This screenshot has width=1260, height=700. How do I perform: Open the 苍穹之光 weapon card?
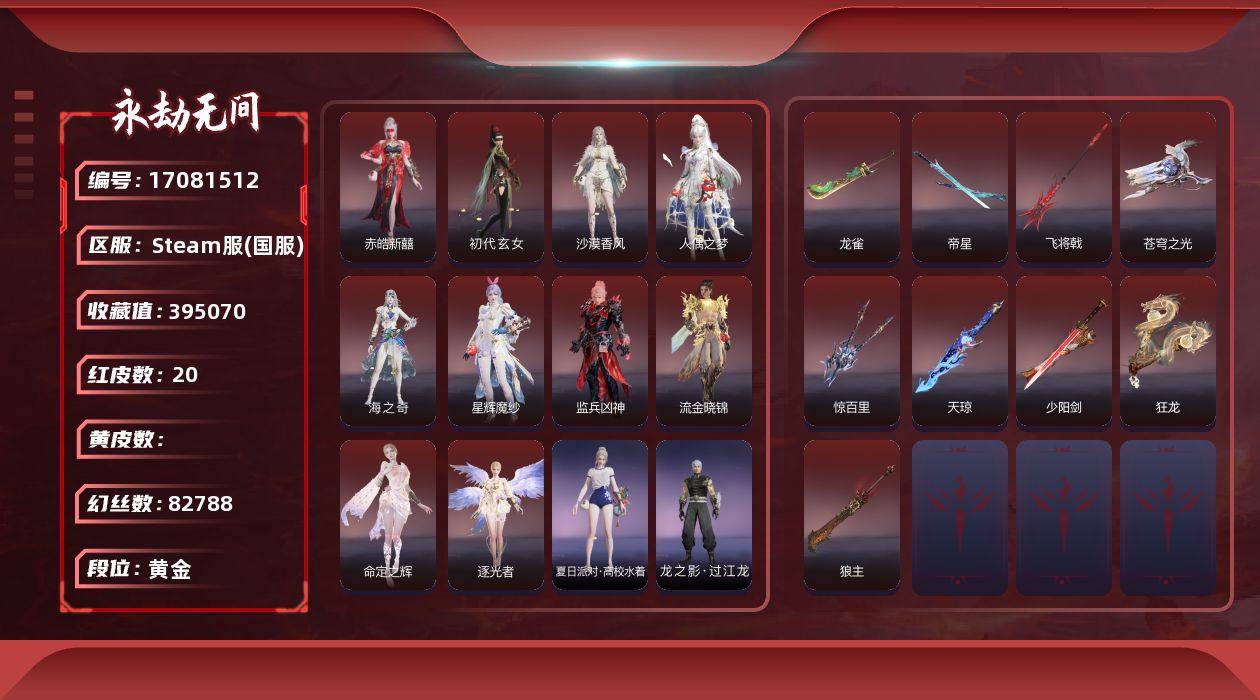[x=1168, y=186]
